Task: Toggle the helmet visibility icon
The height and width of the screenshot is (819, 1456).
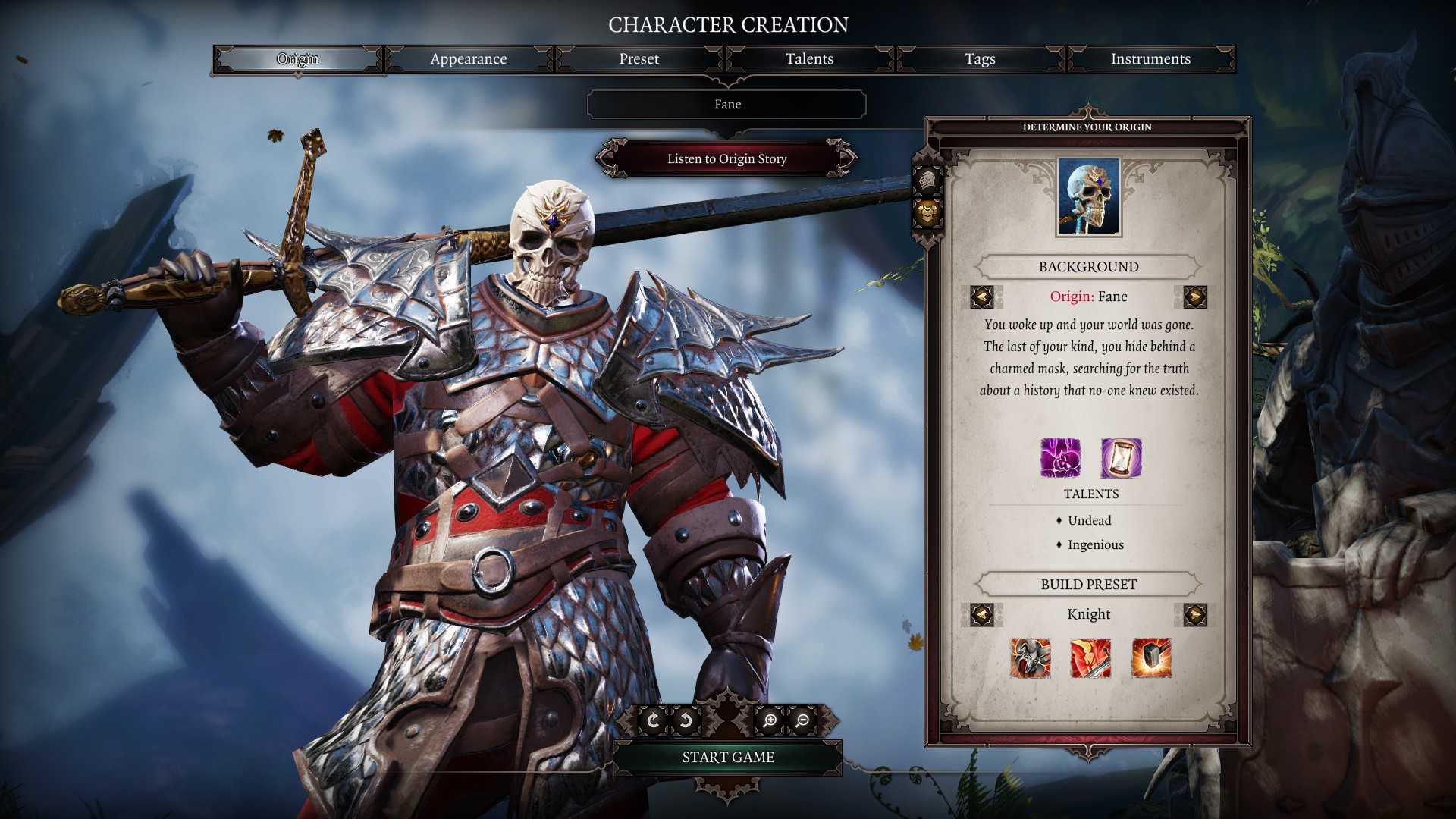Action: (x=927, y=180)
